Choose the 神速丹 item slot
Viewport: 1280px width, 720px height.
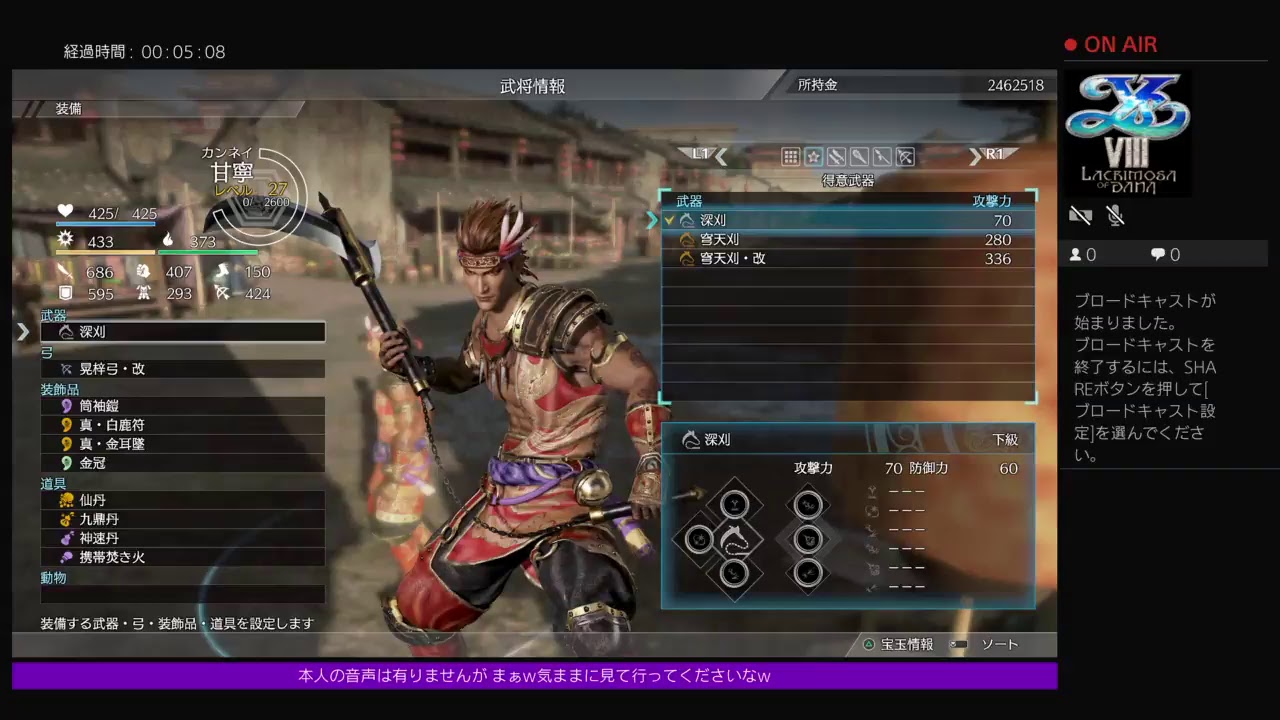(182, 538)
